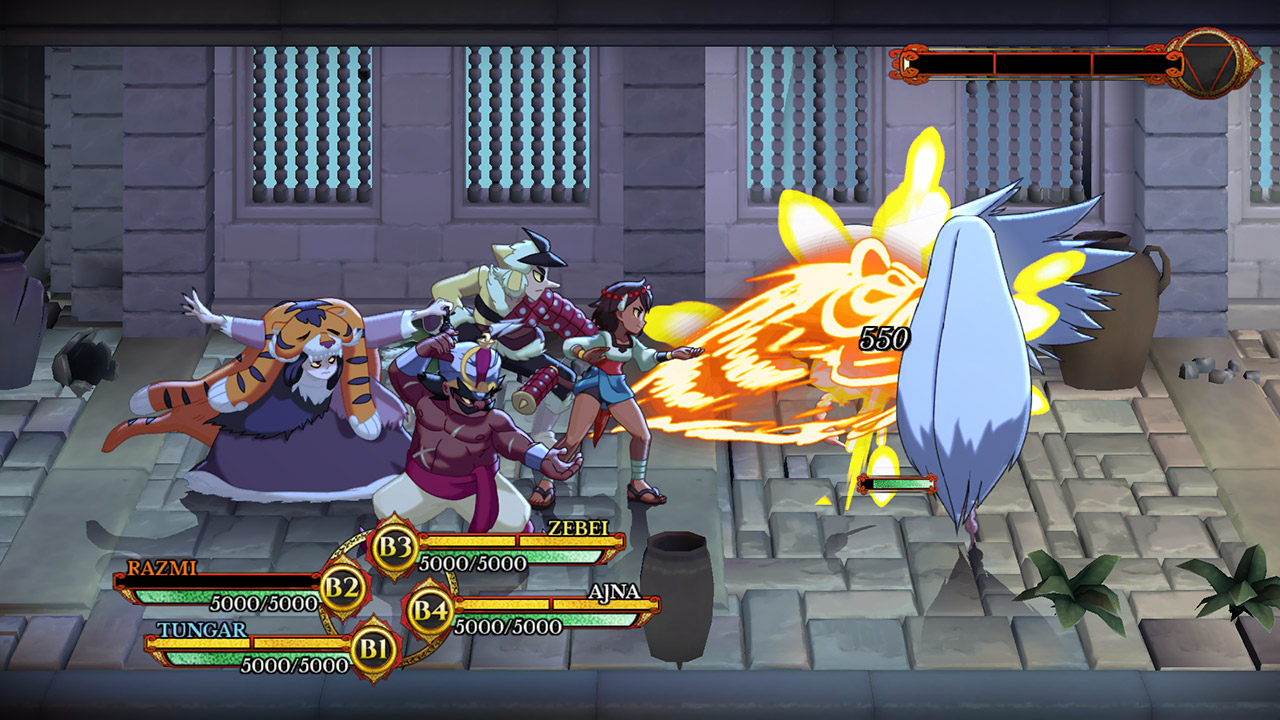The height and width of the screenshot is (720, 1280).
Task: Select Zebei's character name label
Action: coord(579,530)
